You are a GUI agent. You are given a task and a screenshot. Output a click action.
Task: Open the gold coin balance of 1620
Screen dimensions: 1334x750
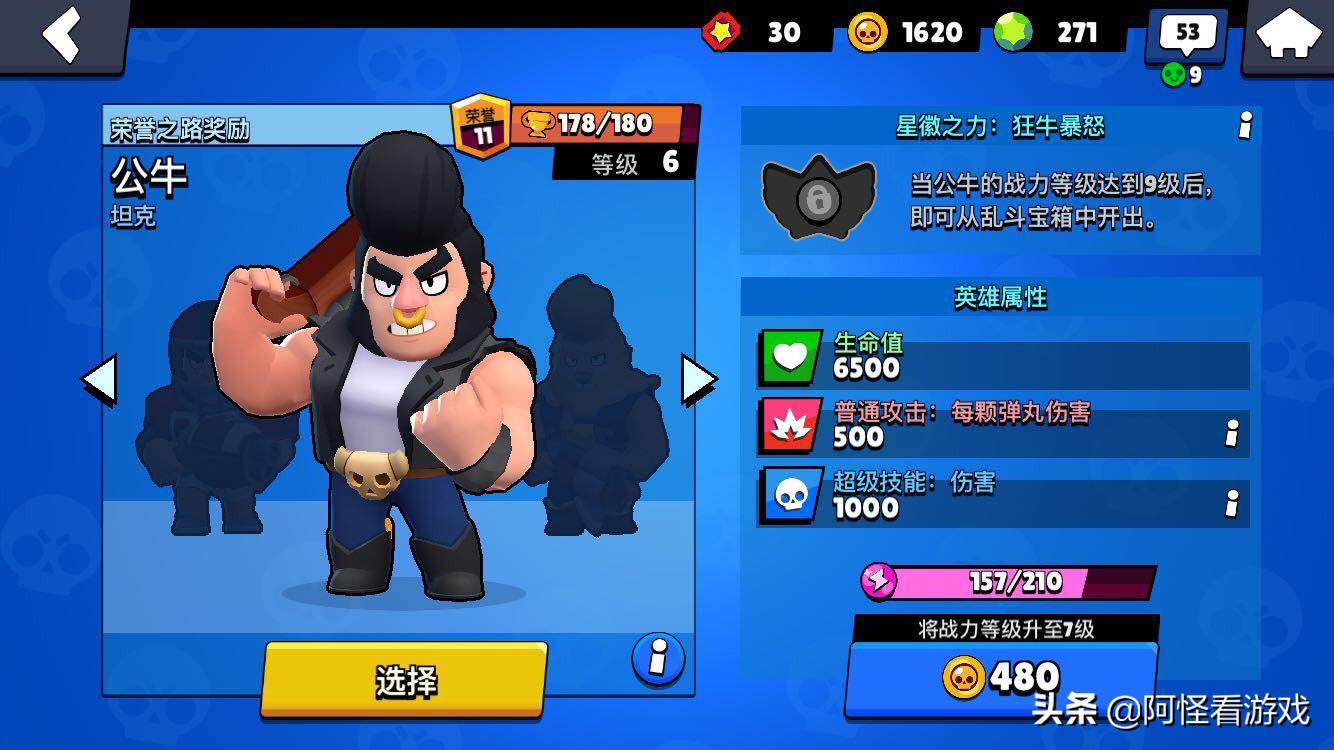[x=906, y=33]
